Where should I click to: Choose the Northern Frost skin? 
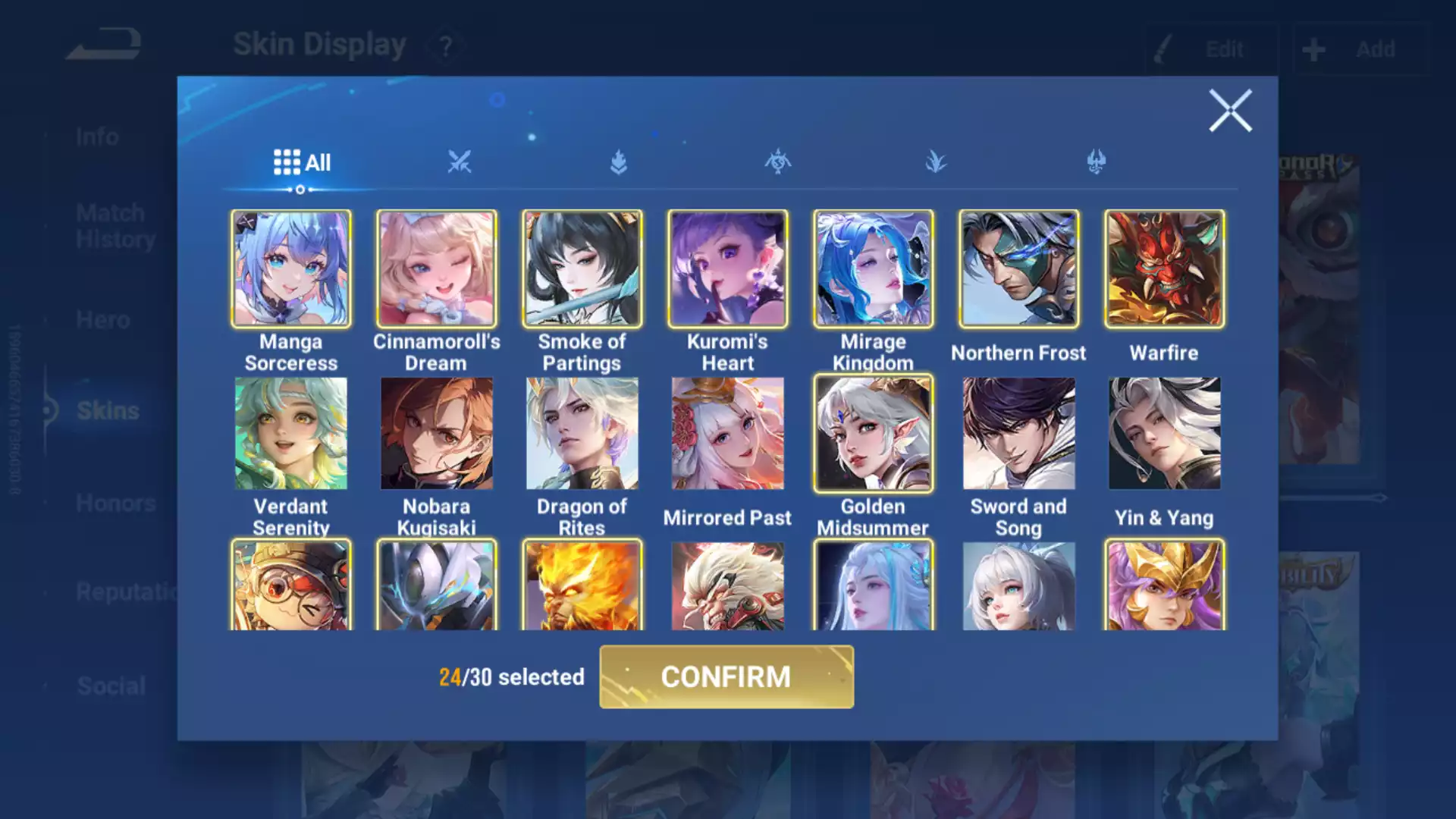[x=1018, y=269]
